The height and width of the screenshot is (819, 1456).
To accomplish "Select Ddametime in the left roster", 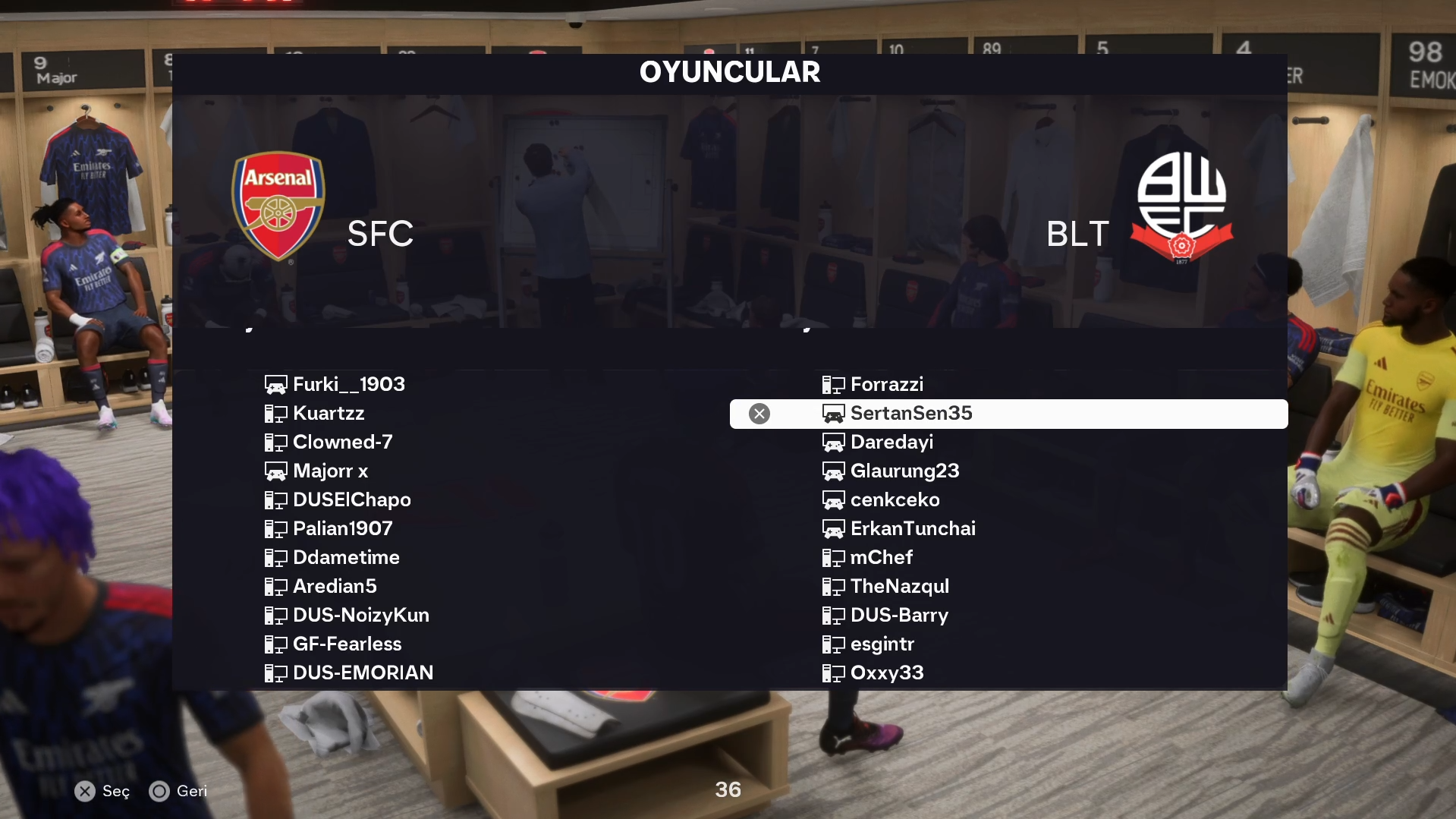I will click(346, 558).
